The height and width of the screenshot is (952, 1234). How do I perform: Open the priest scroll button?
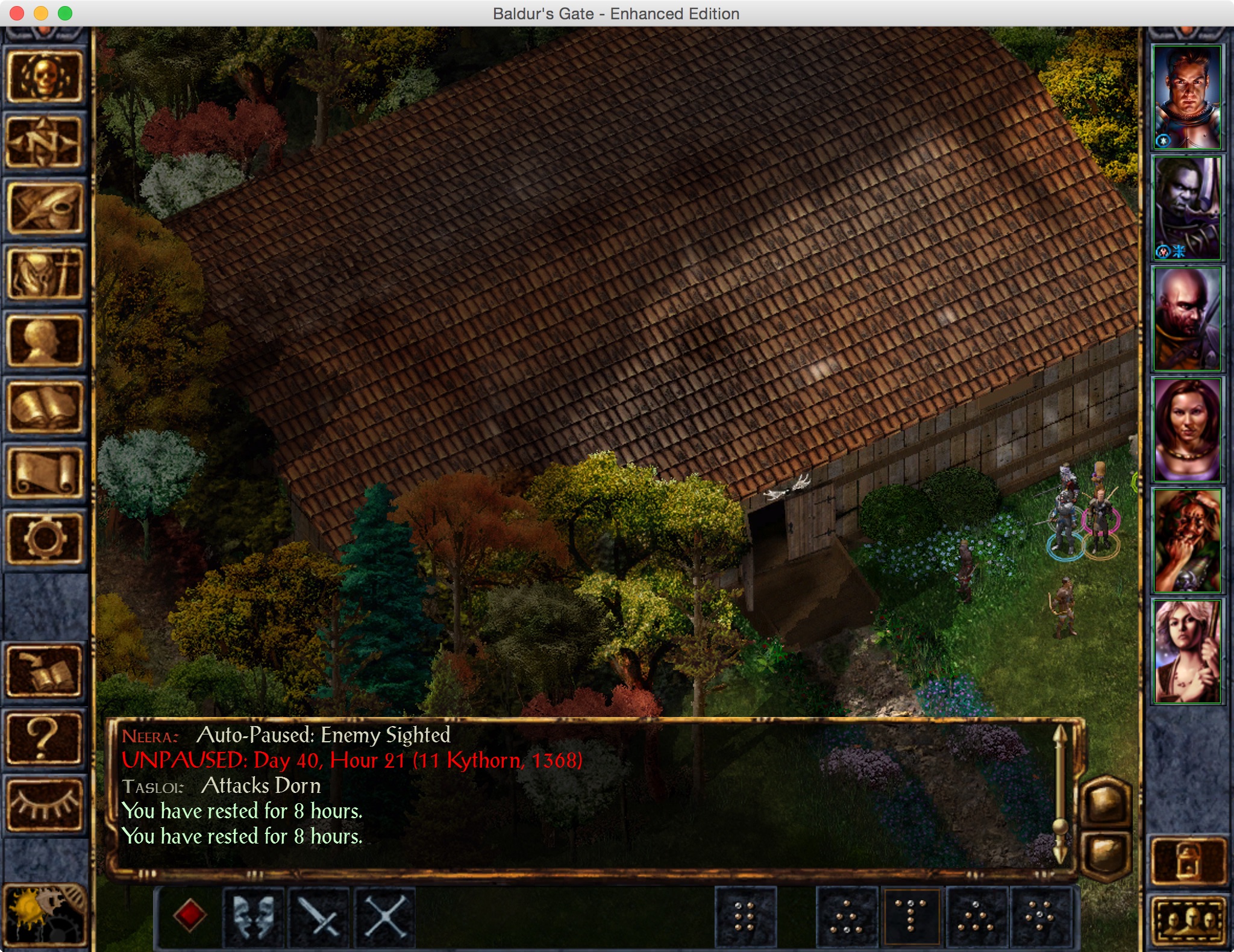coord(44,473)
